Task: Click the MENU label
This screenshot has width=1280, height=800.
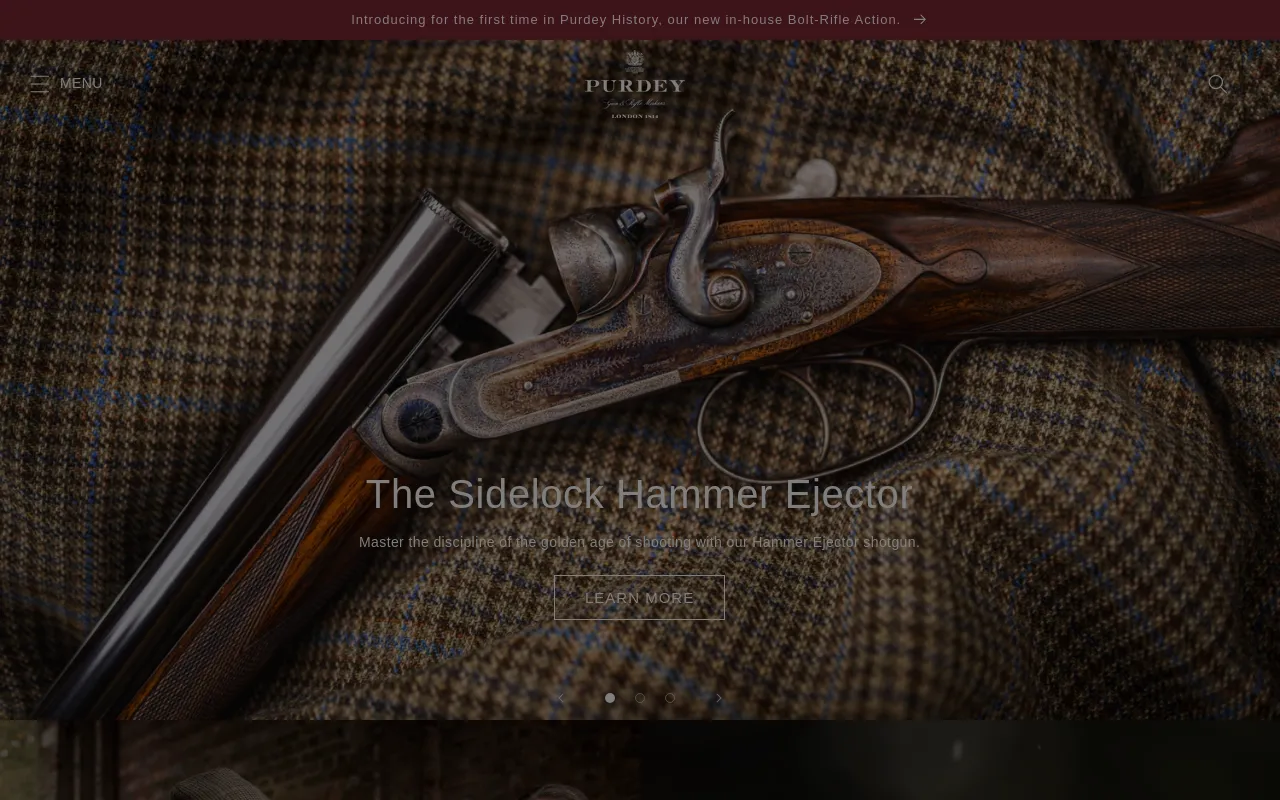Action: coord(81,83)
